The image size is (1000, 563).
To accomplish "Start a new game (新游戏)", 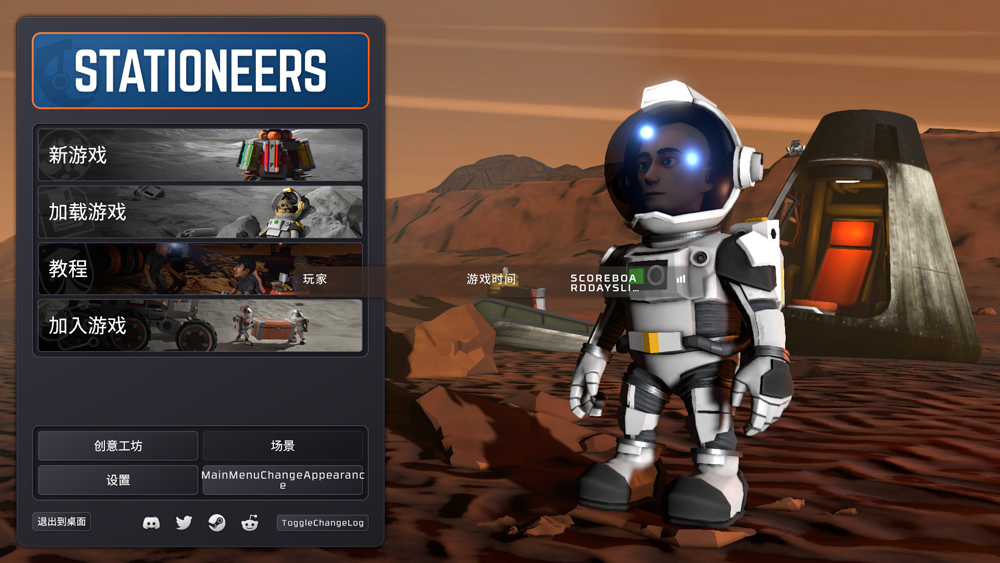I will [x=200, y=155].
